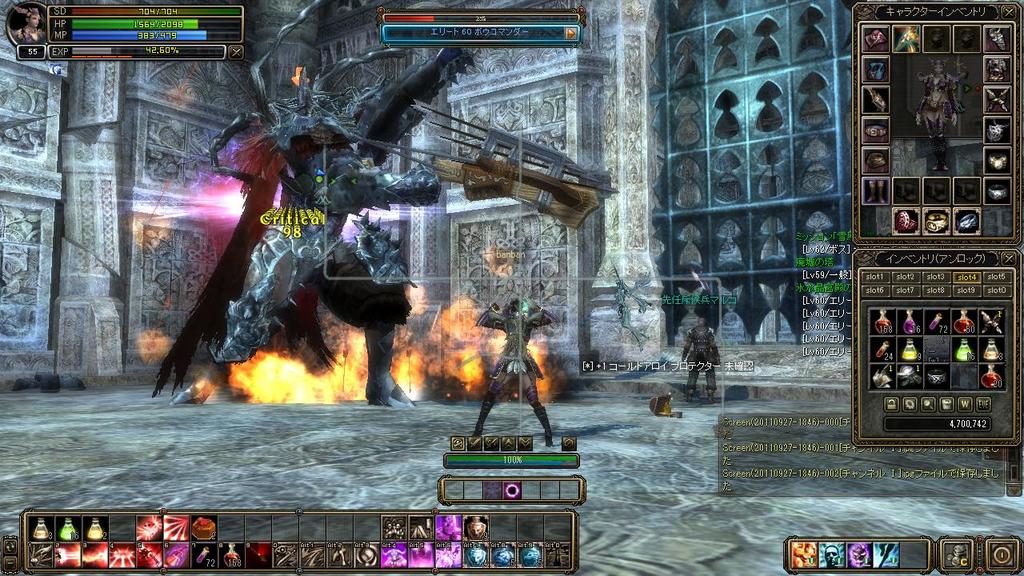Select the equipped gold ring slot
The width and height of the screenshot is (1024, 576).
pos(936,221)
